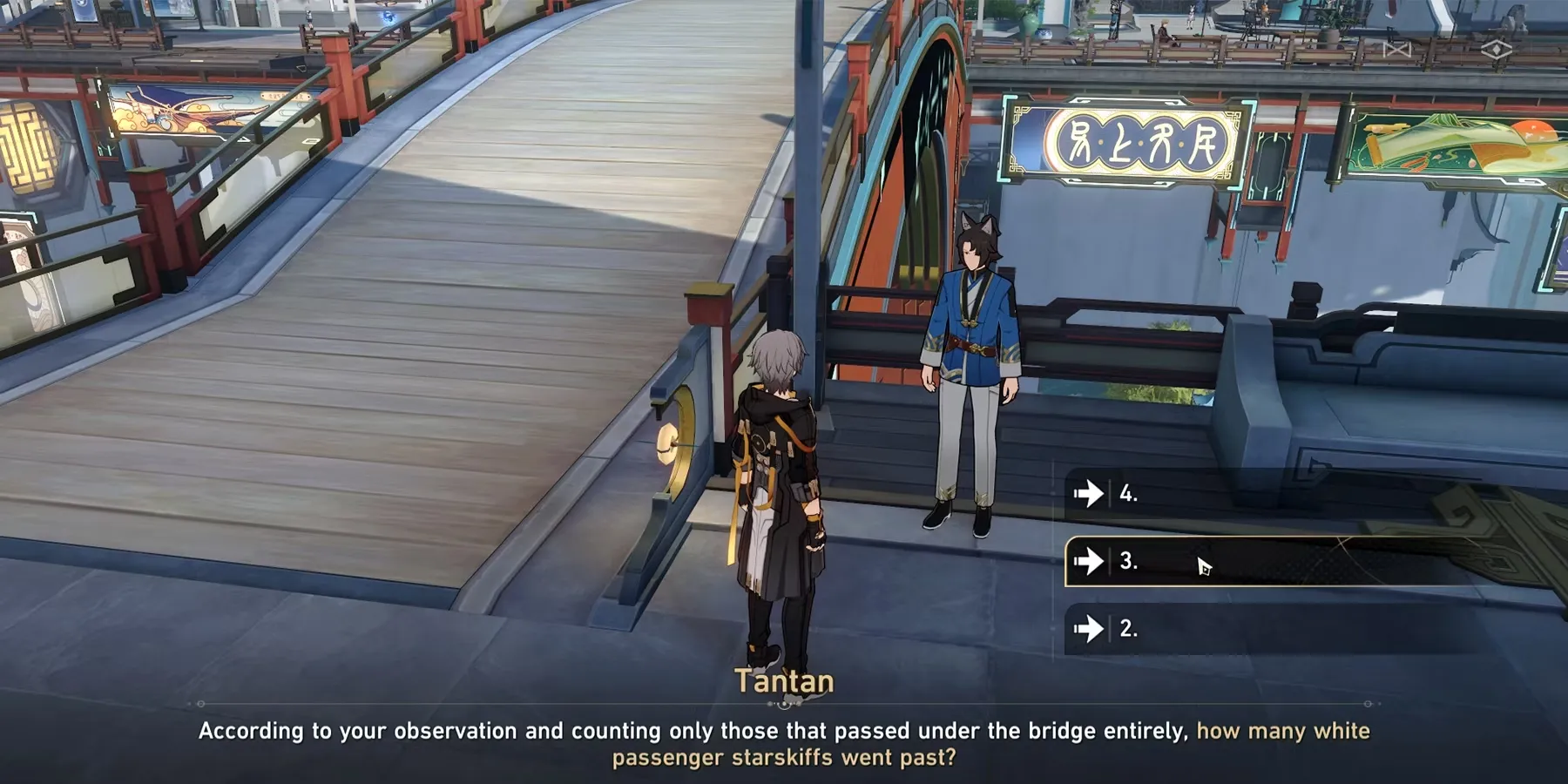The width and height of the screenshot is (1568, 784).
Task: Click the bowtie-shaped skip dialogue icon
Action: tap(1397, 50)
